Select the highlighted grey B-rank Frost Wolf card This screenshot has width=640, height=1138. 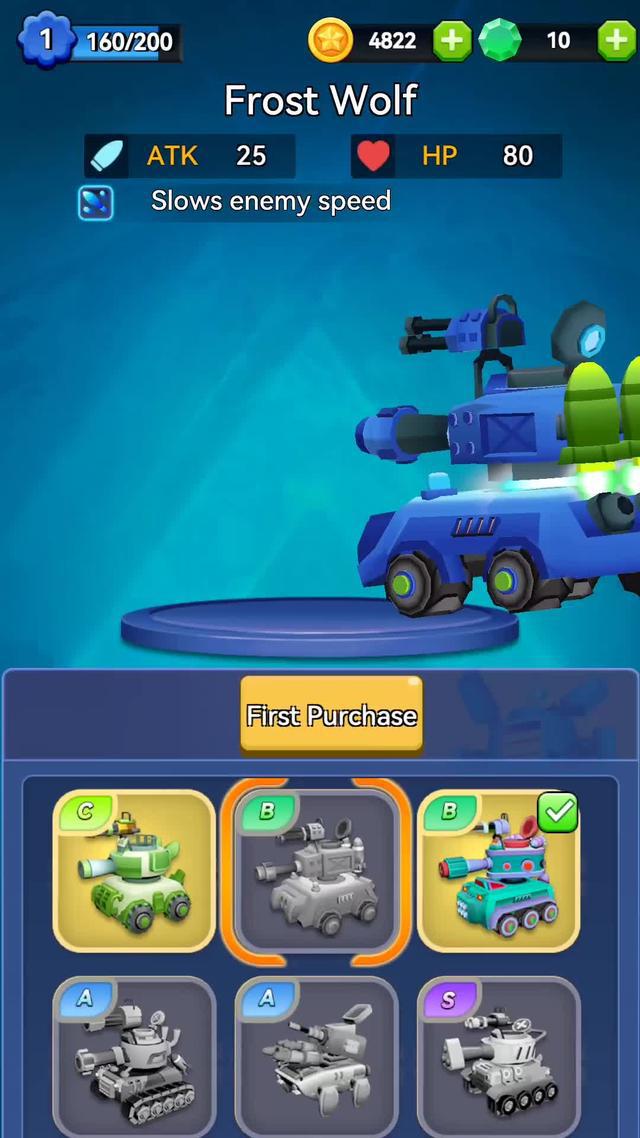(x=316, y=868)
